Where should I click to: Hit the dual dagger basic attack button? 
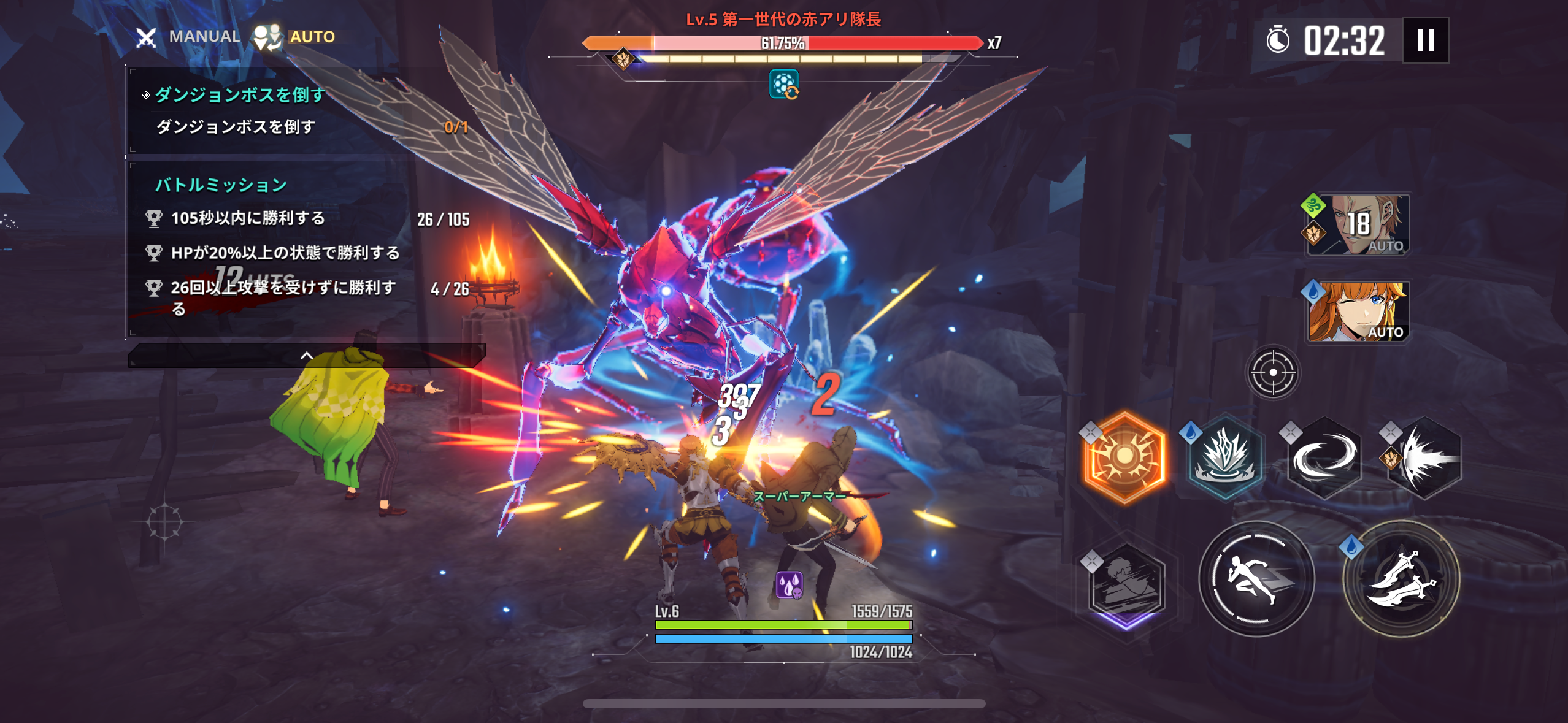pos(1401,578)
